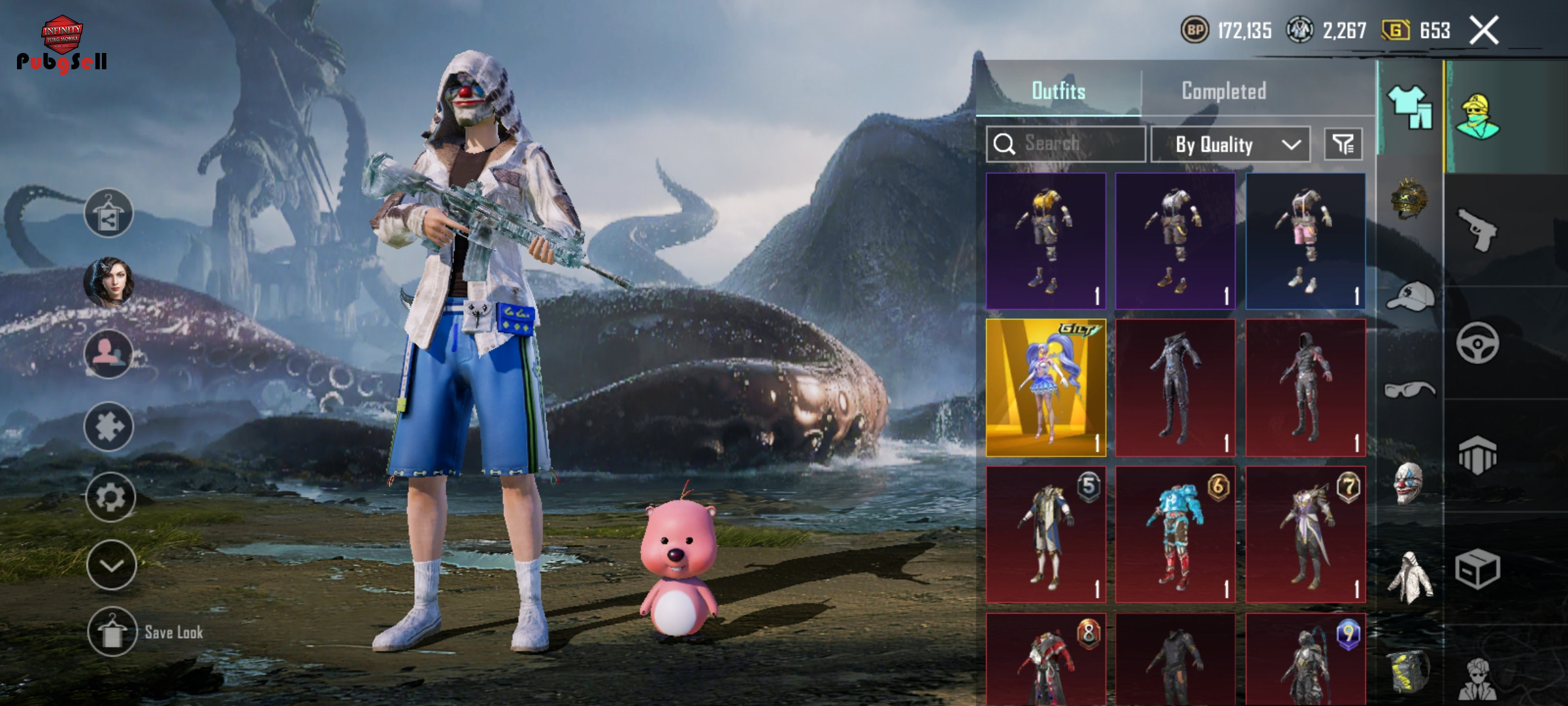Select the level 6 cyan armored outfit

(1175, 535)
